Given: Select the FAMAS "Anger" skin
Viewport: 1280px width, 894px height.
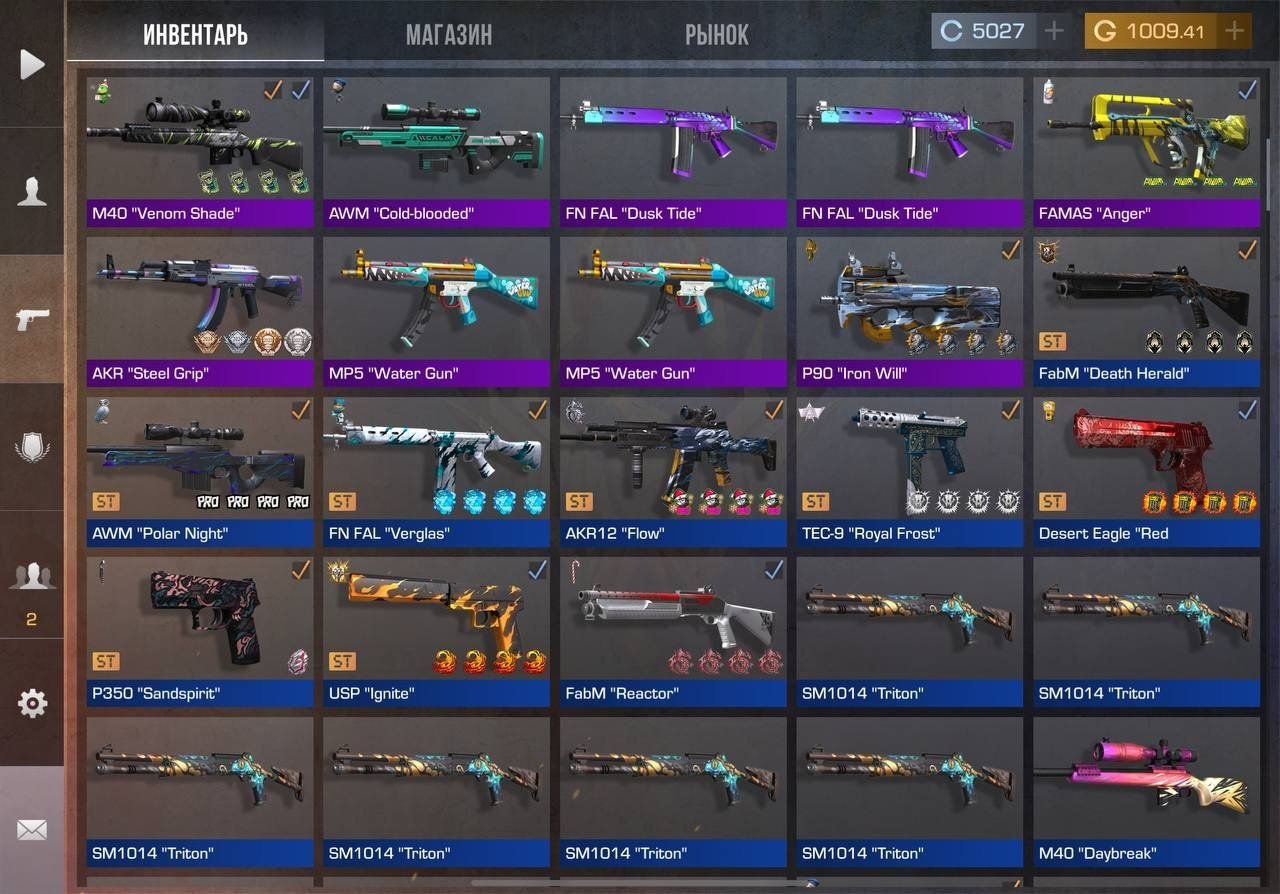Looking at the screenshot, I should pos(1146,150).
